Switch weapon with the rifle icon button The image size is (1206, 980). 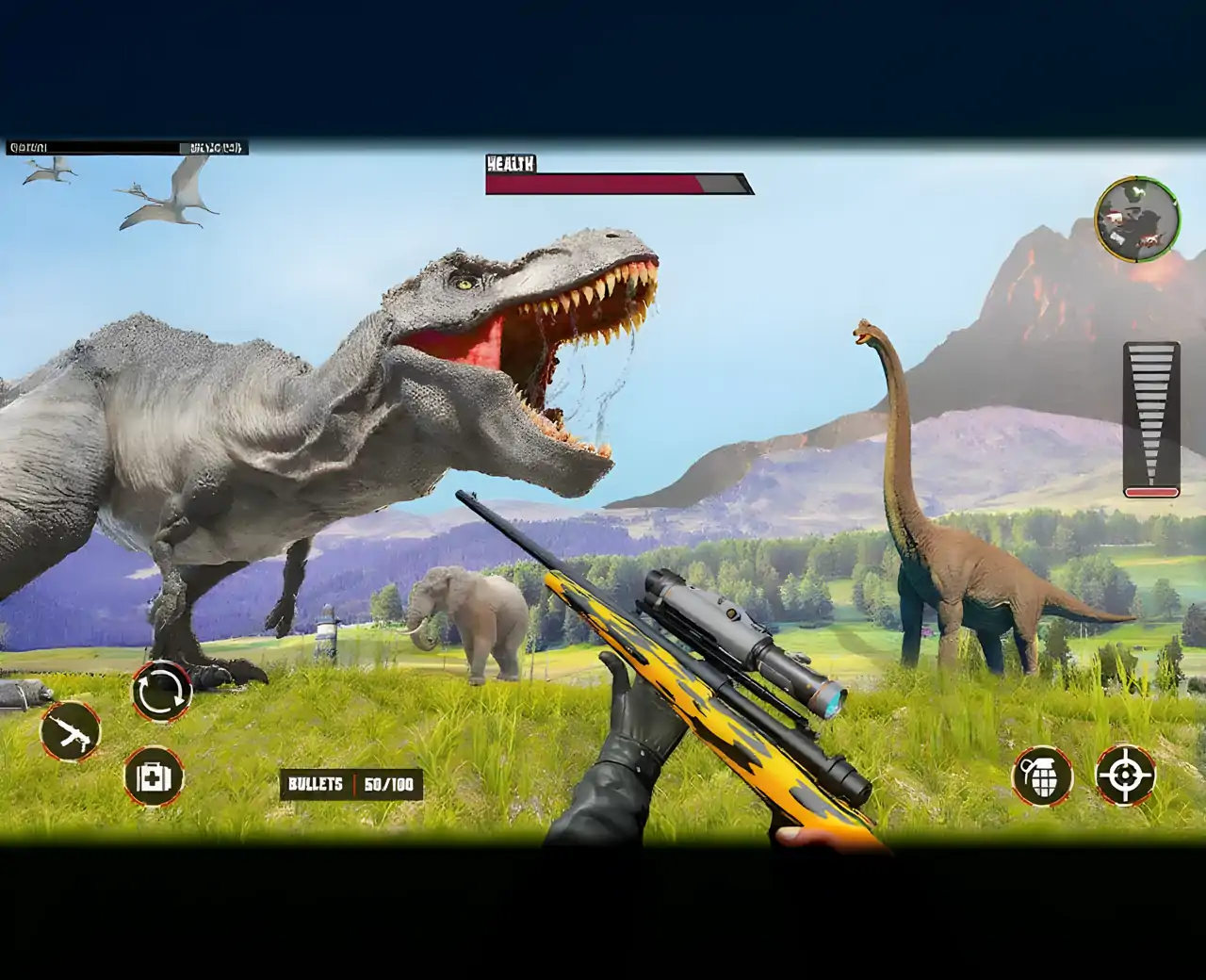(x=71, y=731)
